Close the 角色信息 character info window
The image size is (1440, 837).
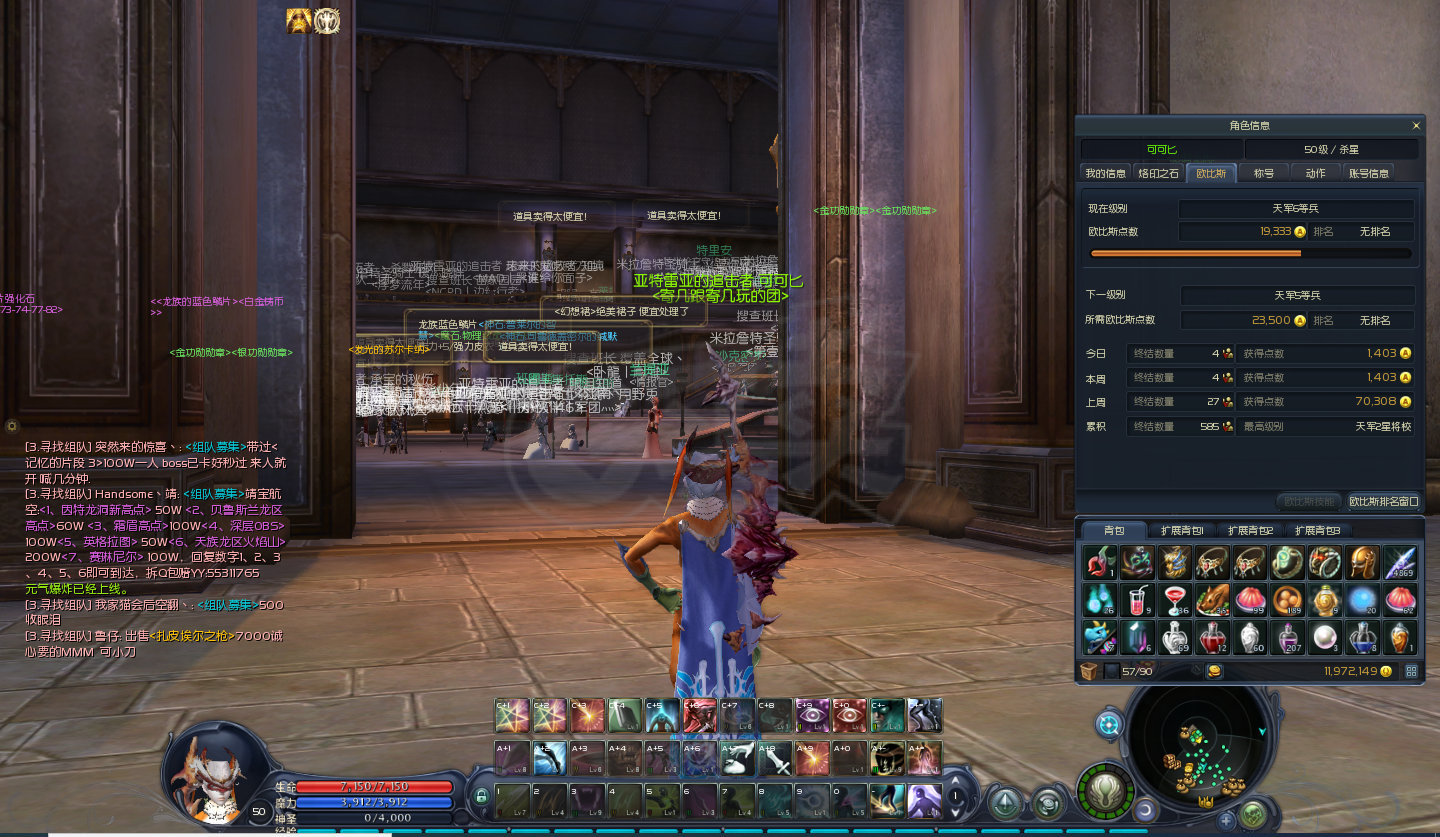[x=1416, y=126]
